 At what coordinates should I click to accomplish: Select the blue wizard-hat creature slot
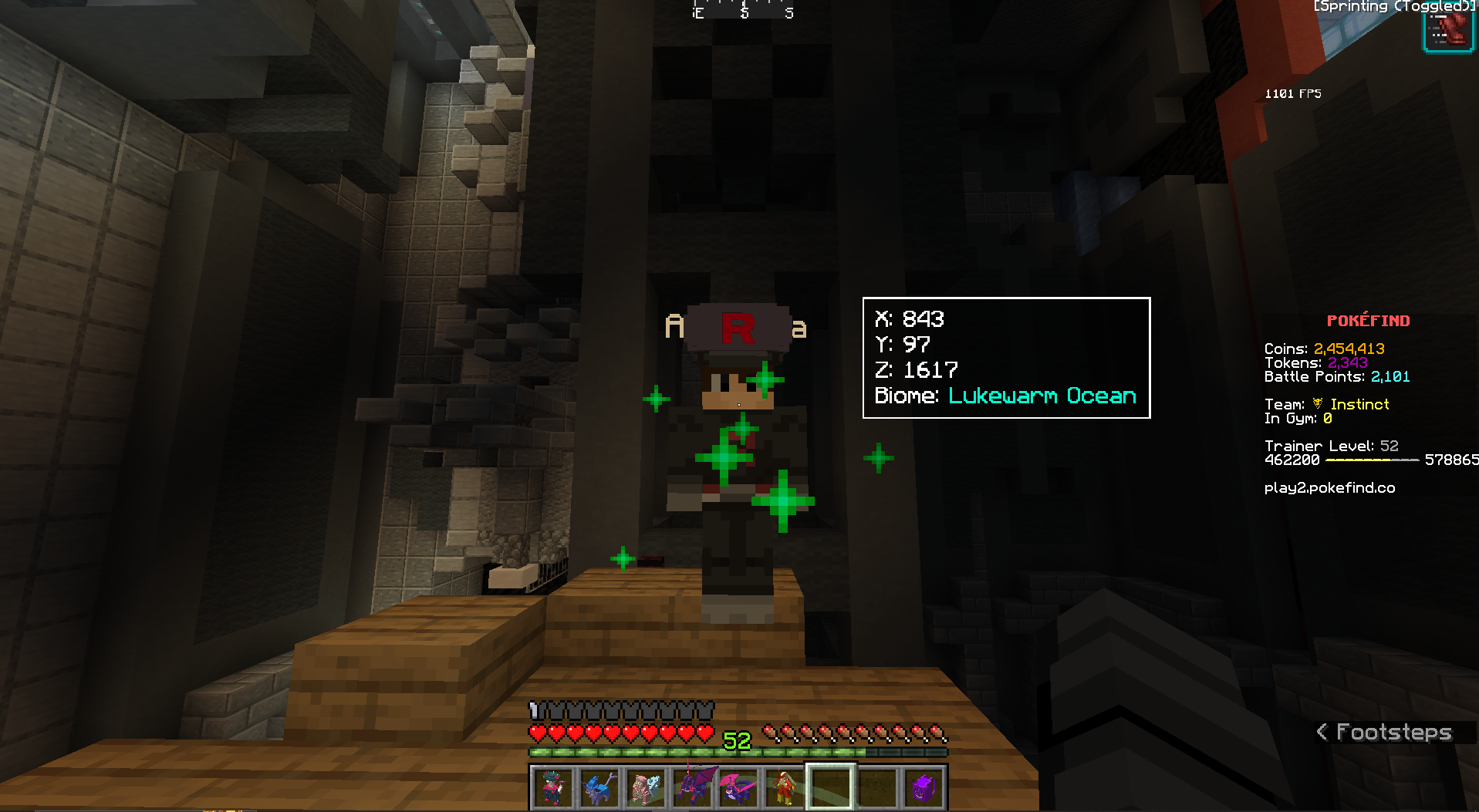pos(599,787)
